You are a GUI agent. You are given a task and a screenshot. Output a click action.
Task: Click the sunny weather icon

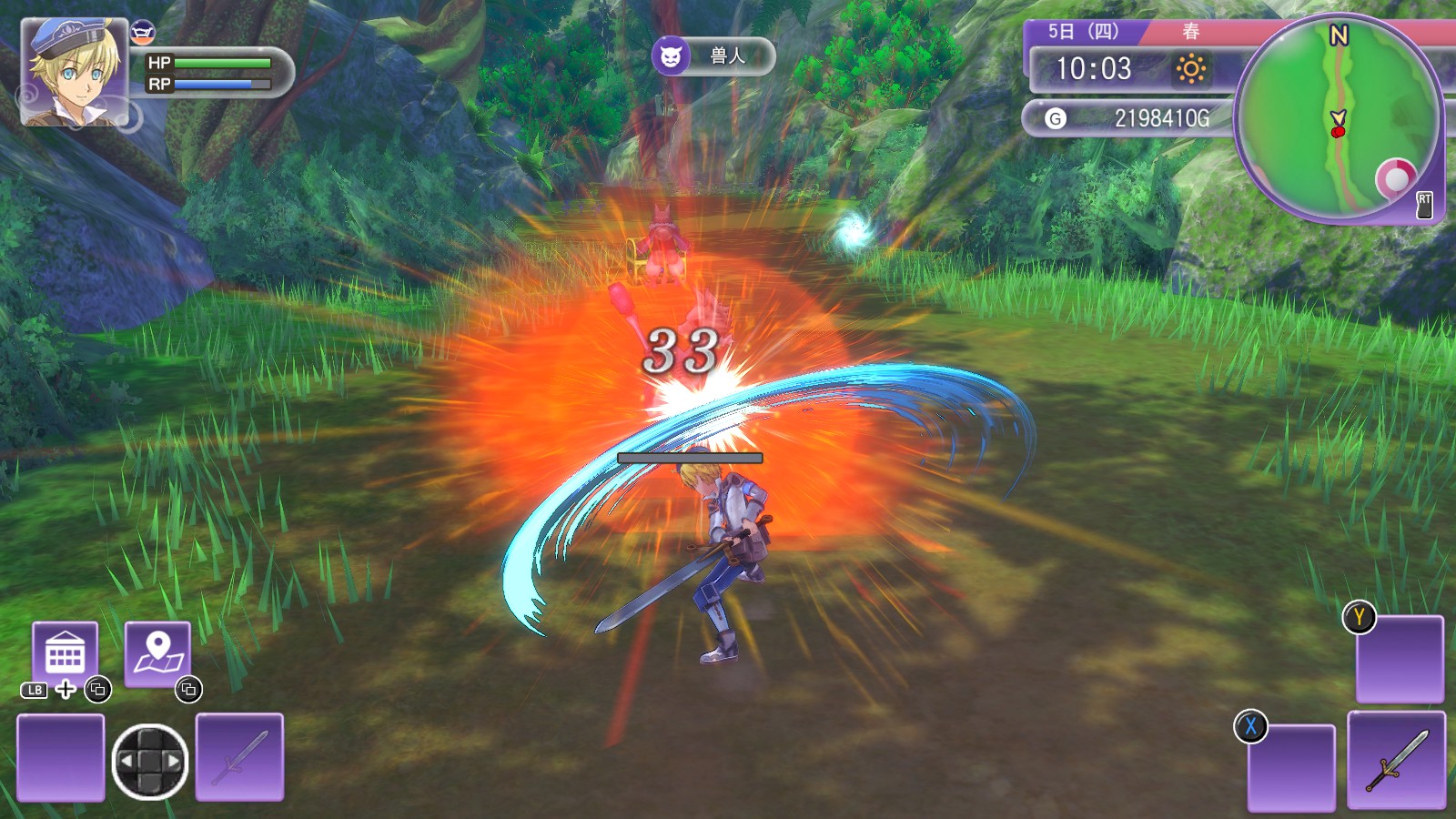1190,69
